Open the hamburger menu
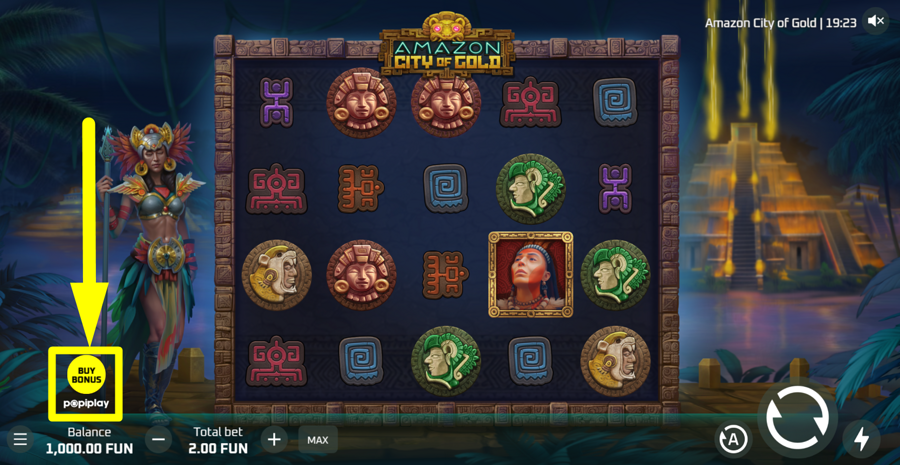 pyautogui.click(x=20, y=440)
